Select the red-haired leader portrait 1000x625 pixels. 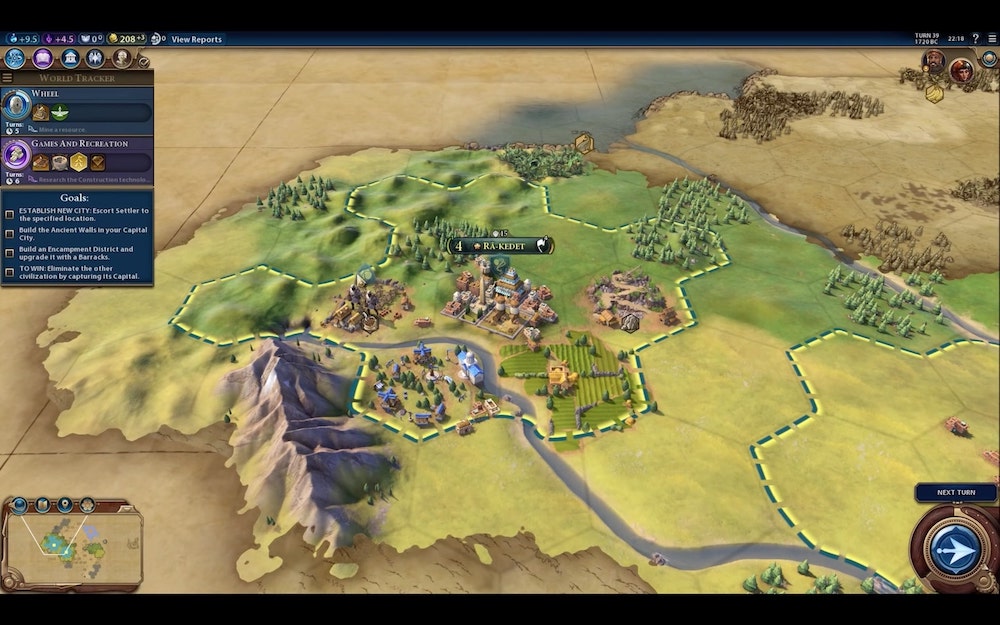coord(961,69)
